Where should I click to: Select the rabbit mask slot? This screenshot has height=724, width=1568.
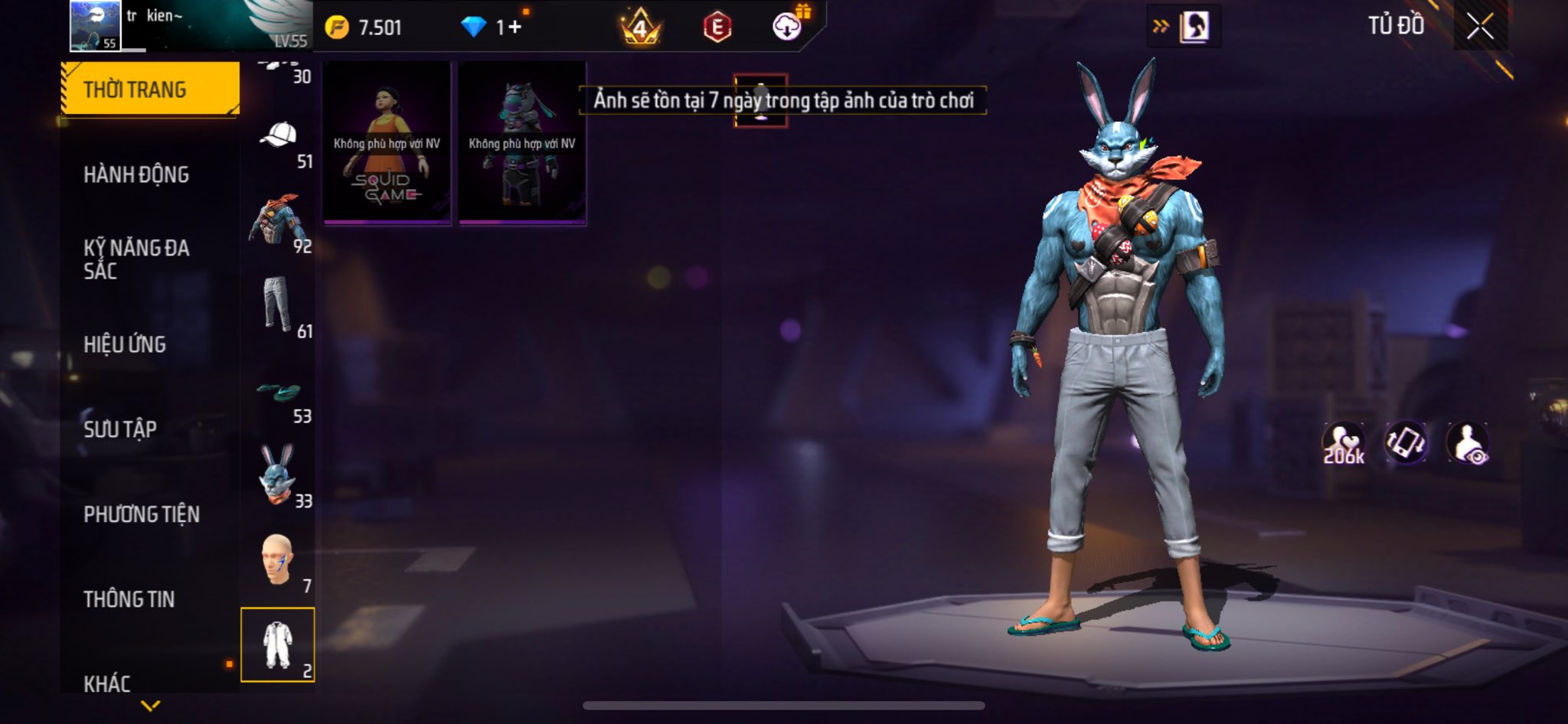point(277,475)
